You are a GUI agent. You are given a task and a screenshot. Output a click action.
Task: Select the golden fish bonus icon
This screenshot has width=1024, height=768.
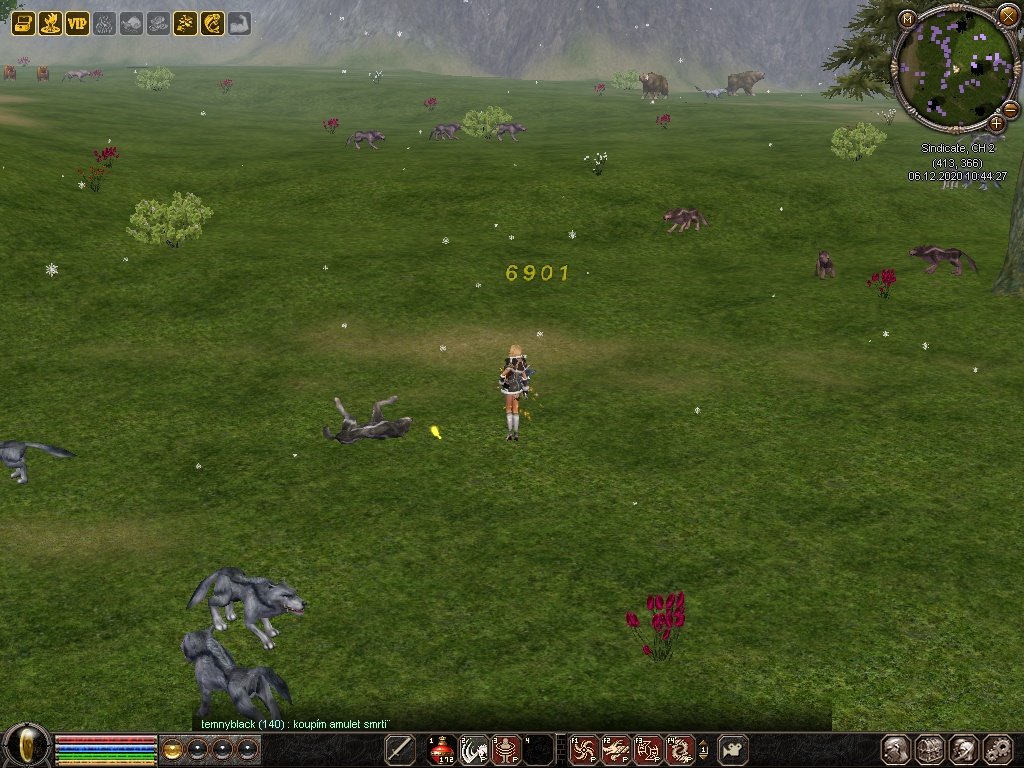pos(212,23)
